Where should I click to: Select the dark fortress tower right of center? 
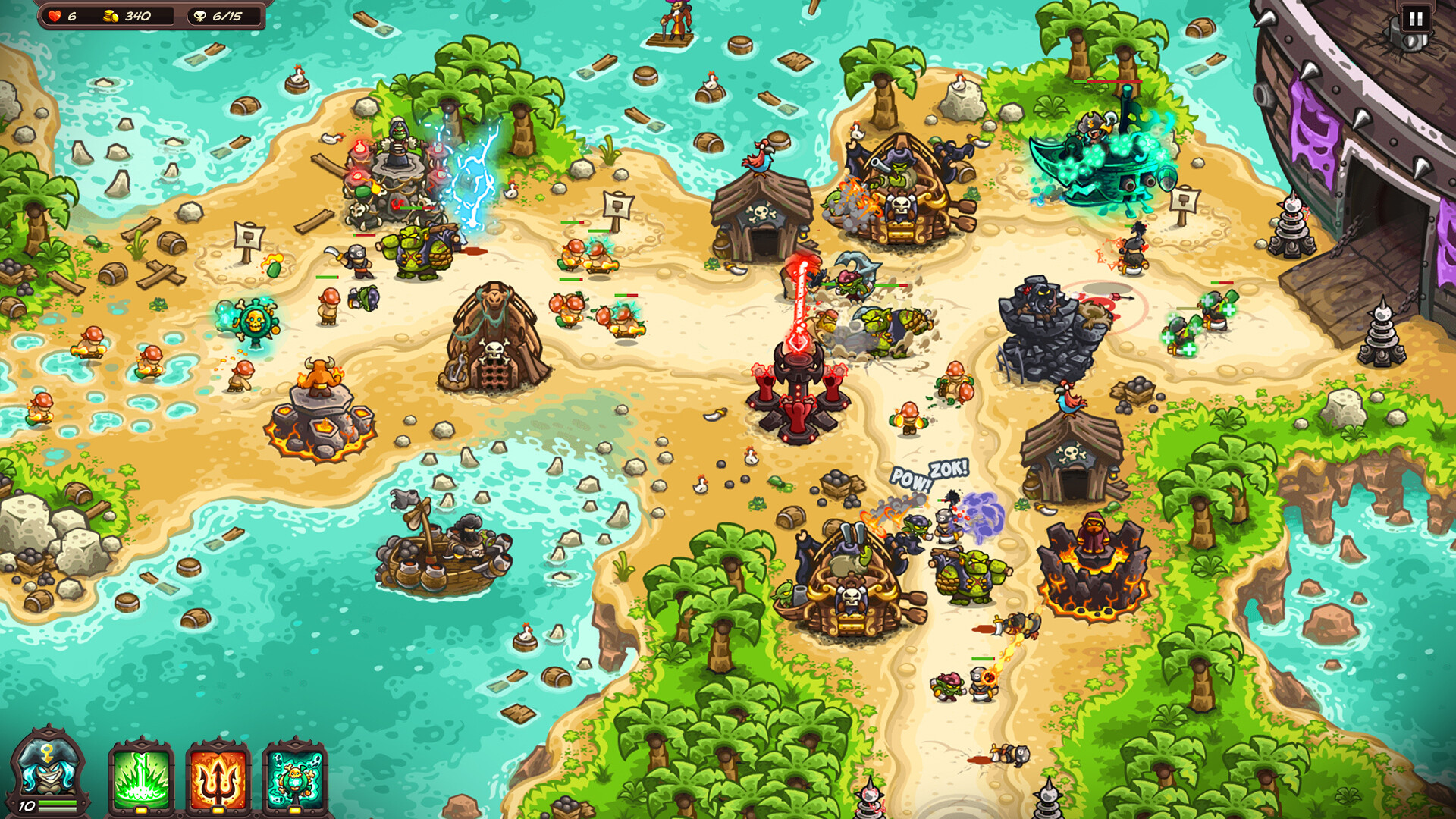pyautogui.click(x=1046, y=326)
